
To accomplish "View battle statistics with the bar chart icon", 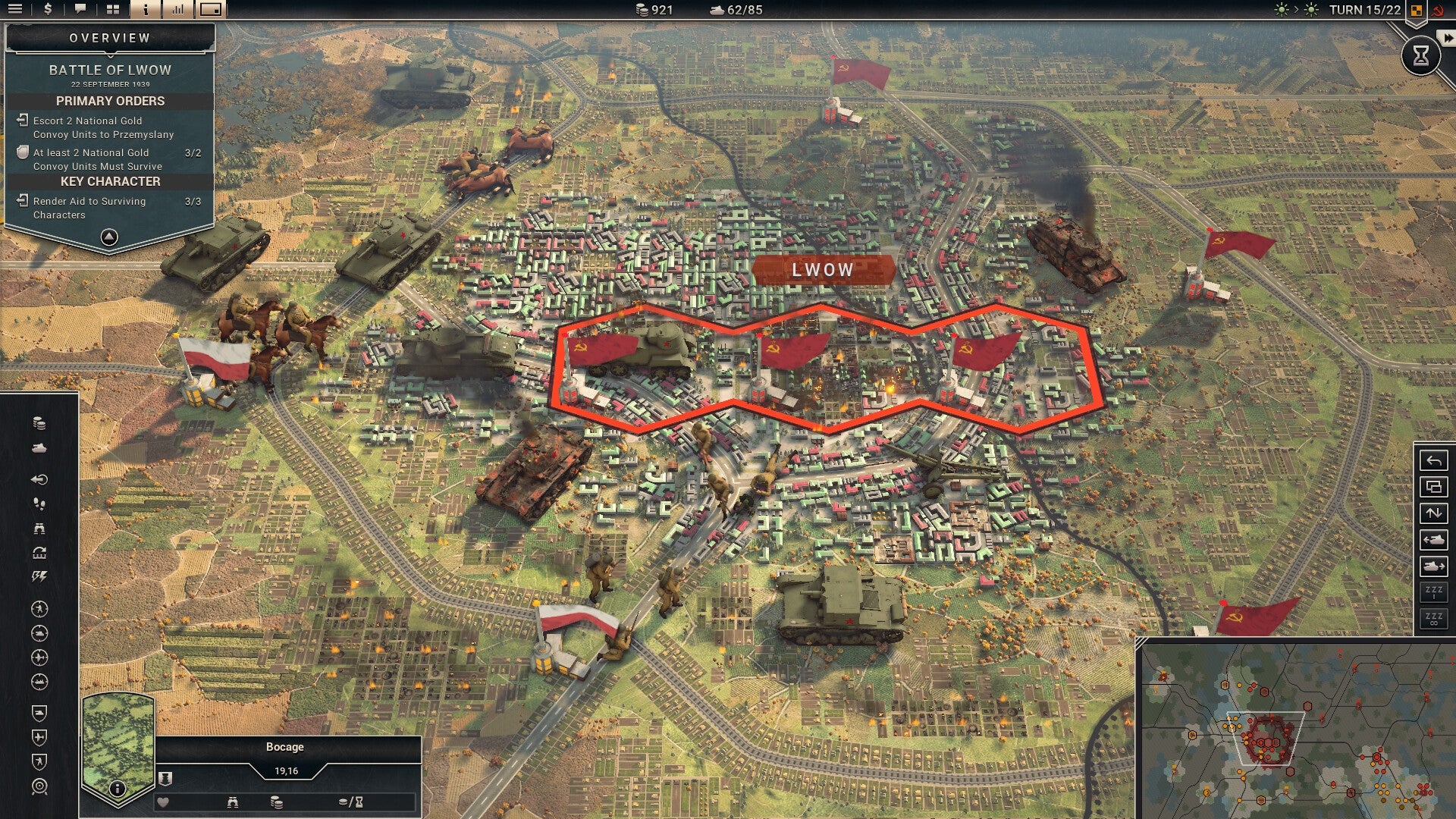I will coord(178,10).
